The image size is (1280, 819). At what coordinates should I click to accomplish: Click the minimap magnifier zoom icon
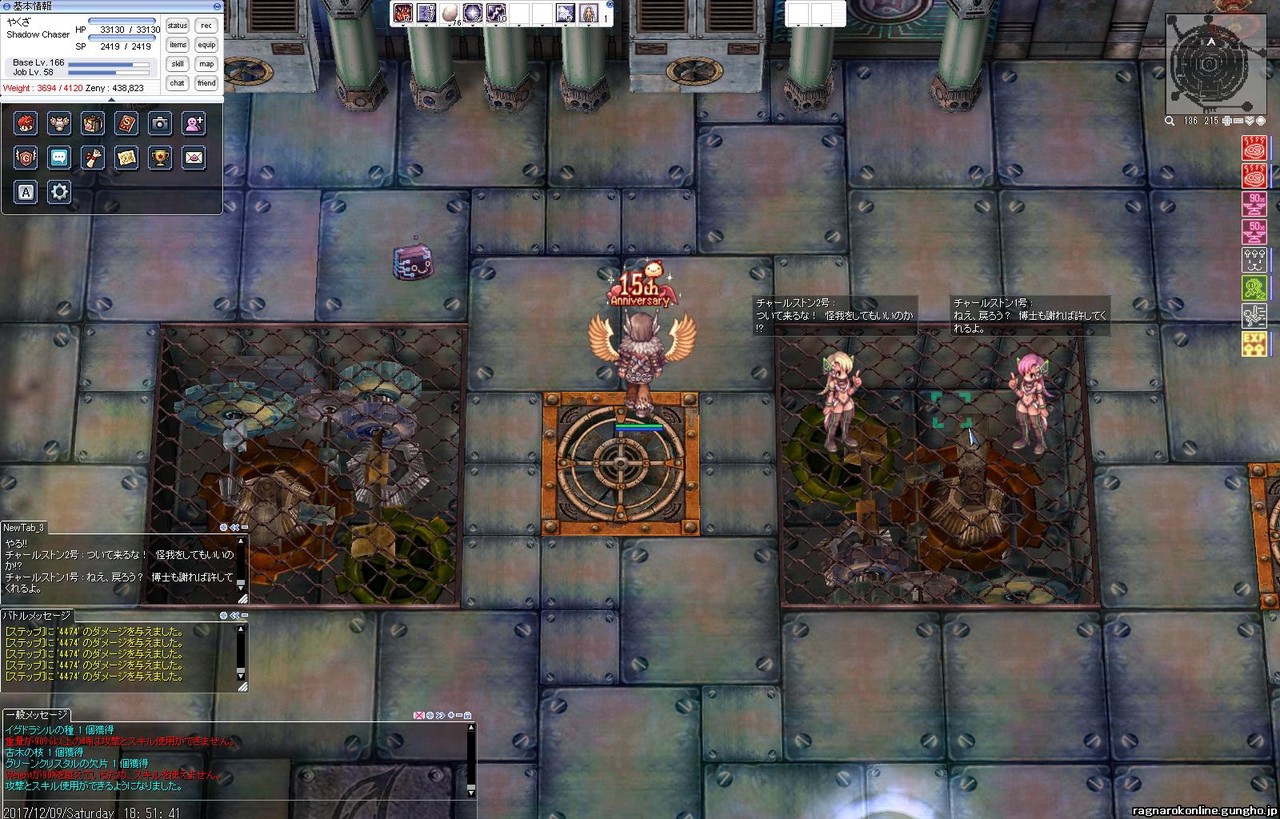tap(1170, 121)
